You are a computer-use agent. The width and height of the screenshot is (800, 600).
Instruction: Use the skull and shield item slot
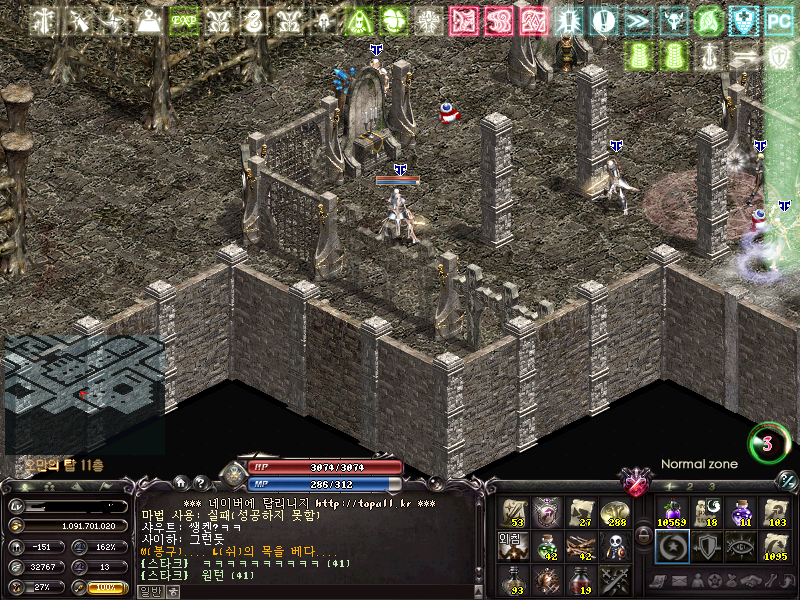615,546
